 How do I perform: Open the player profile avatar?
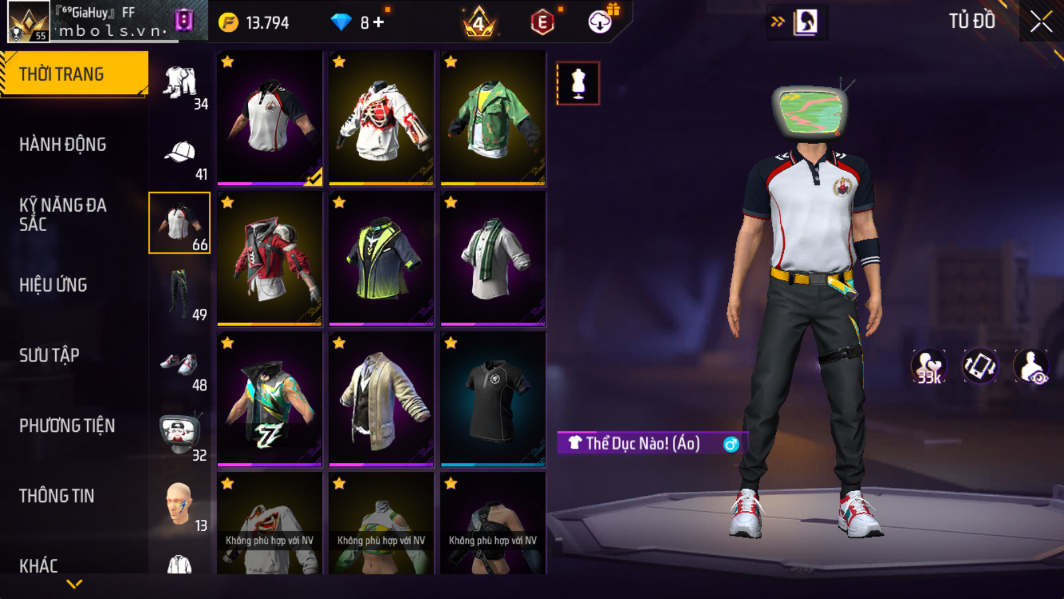[28, 22]
